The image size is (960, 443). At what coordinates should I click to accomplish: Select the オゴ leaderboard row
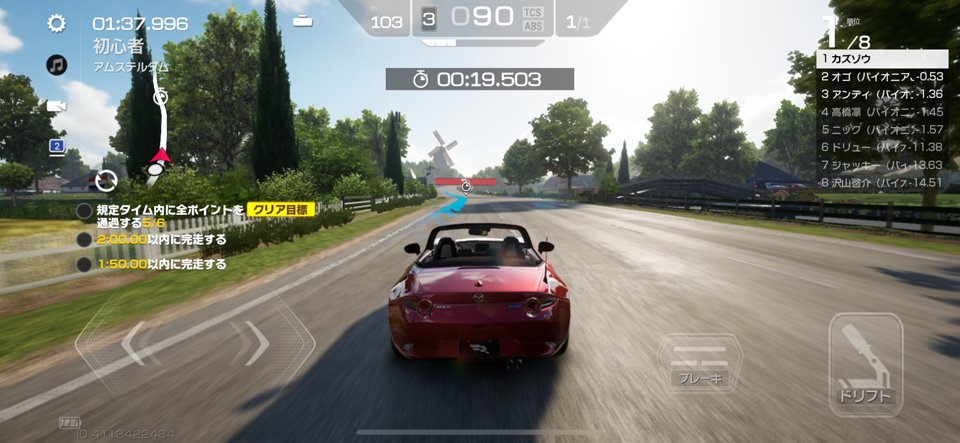click(x=882, y=76)
